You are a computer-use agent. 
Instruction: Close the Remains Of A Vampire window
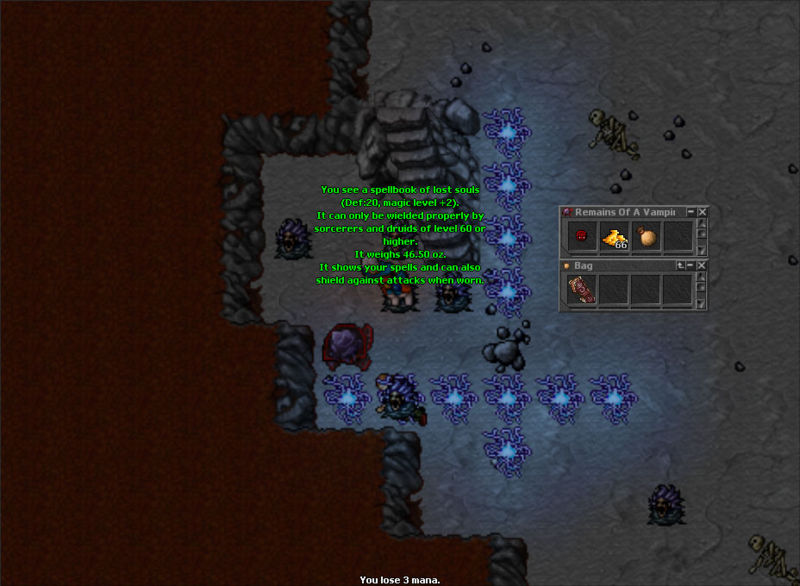(702, 212)
